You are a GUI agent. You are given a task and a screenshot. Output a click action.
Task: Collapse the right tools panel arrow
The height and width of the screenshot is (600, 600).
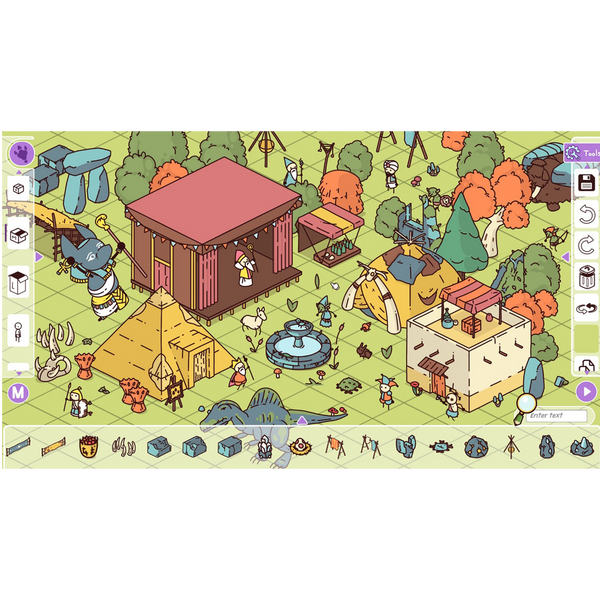point(565,258)
